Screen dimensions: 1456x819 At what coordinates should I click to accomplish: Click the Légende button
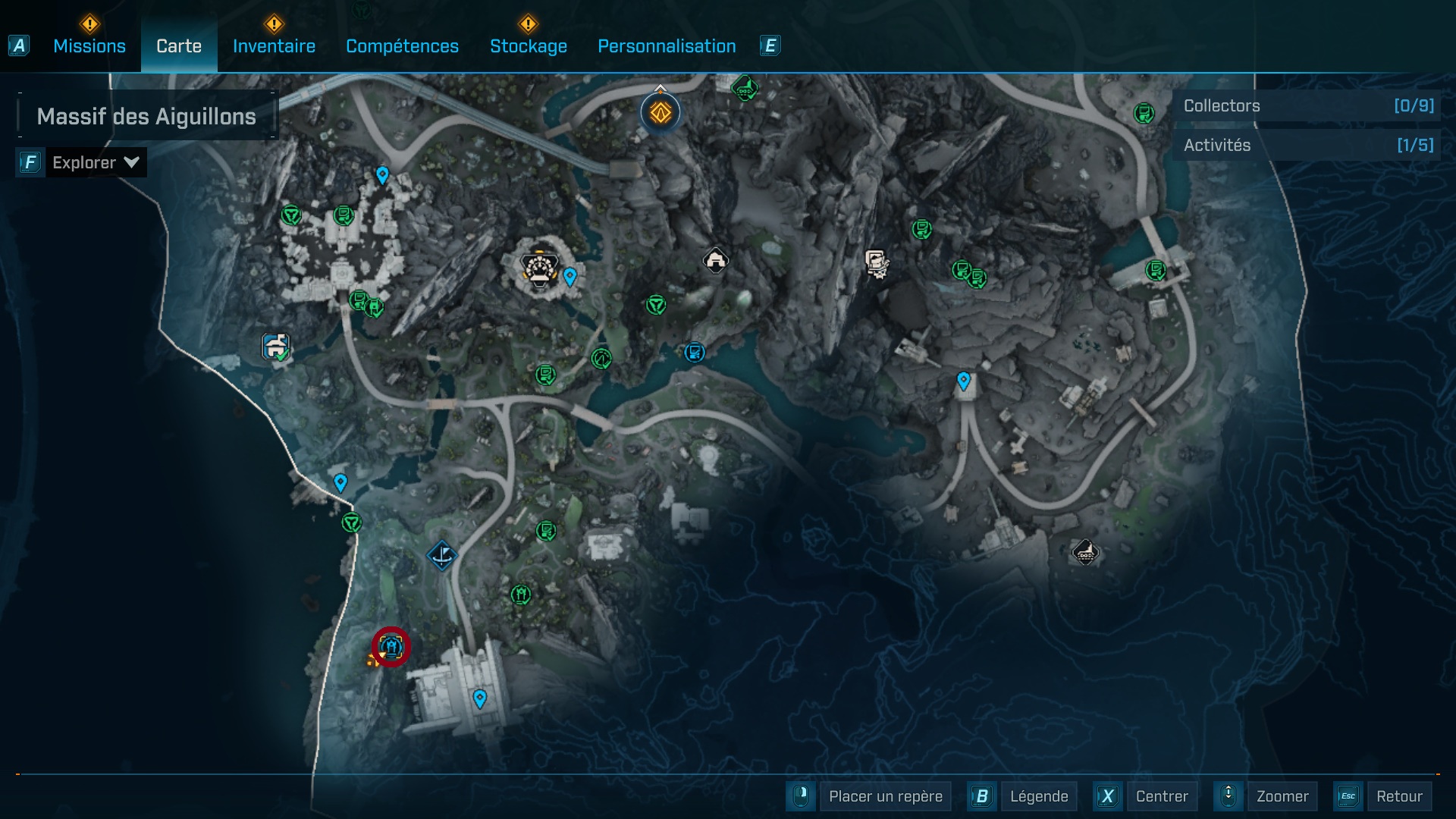click(1038, 796)
